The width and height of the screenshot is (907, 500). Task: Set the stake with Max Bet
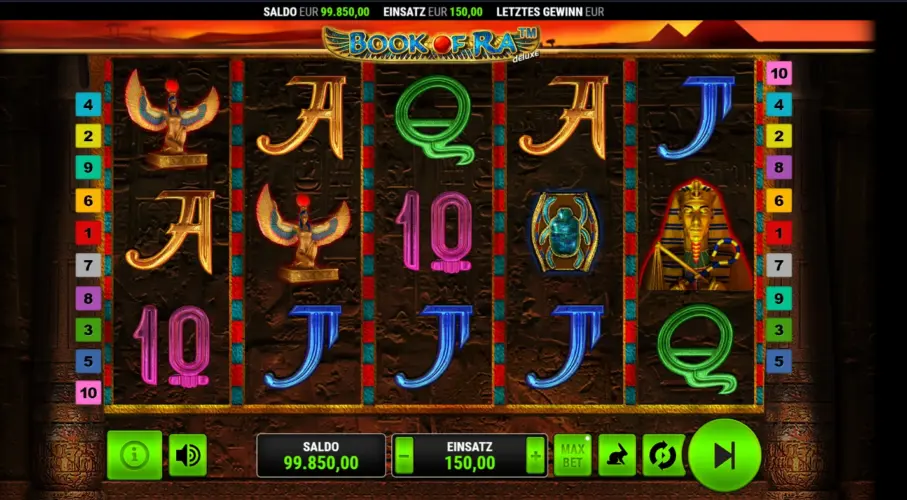point(571,455)
